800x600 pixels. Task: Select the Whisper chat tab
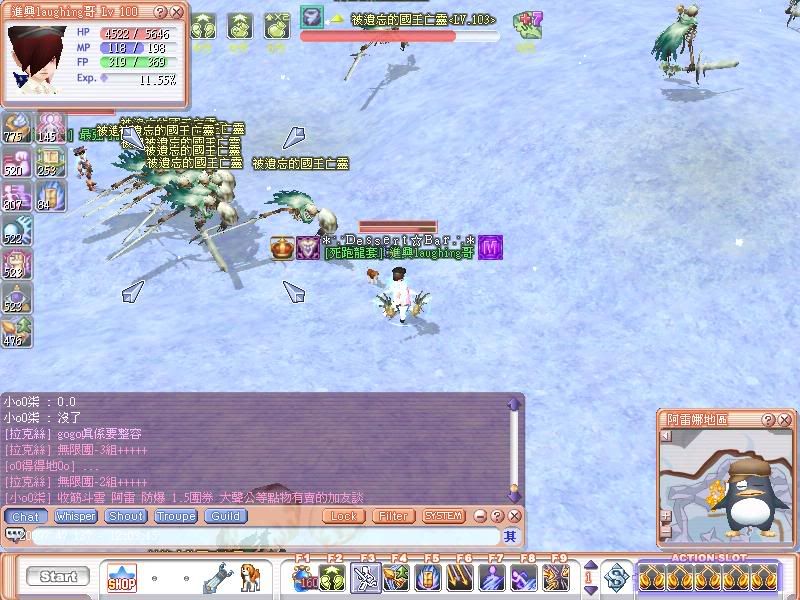point(75,517)
